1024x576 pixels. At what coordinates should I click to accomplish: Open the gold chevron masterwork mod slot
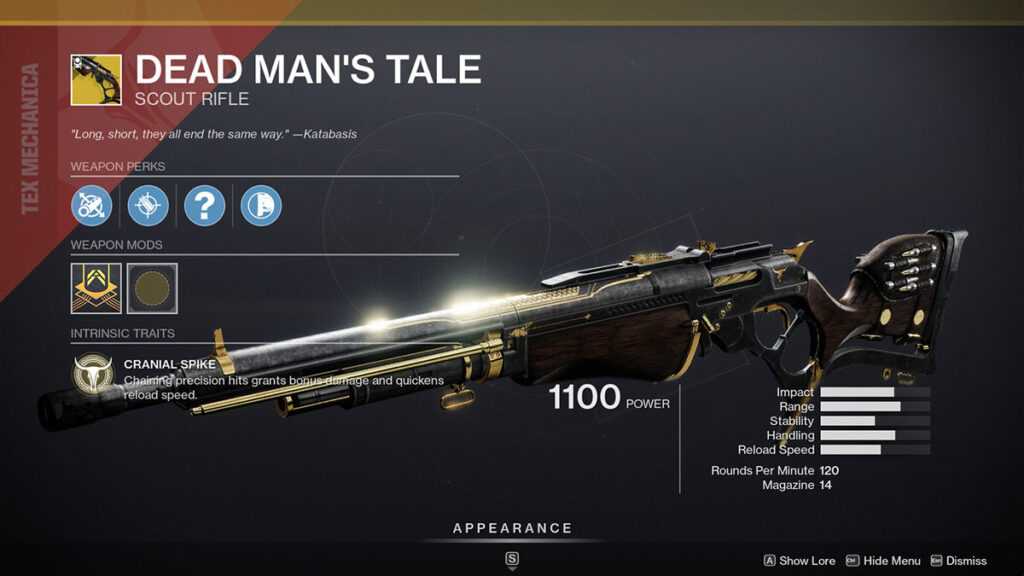(x=96, y=288)
